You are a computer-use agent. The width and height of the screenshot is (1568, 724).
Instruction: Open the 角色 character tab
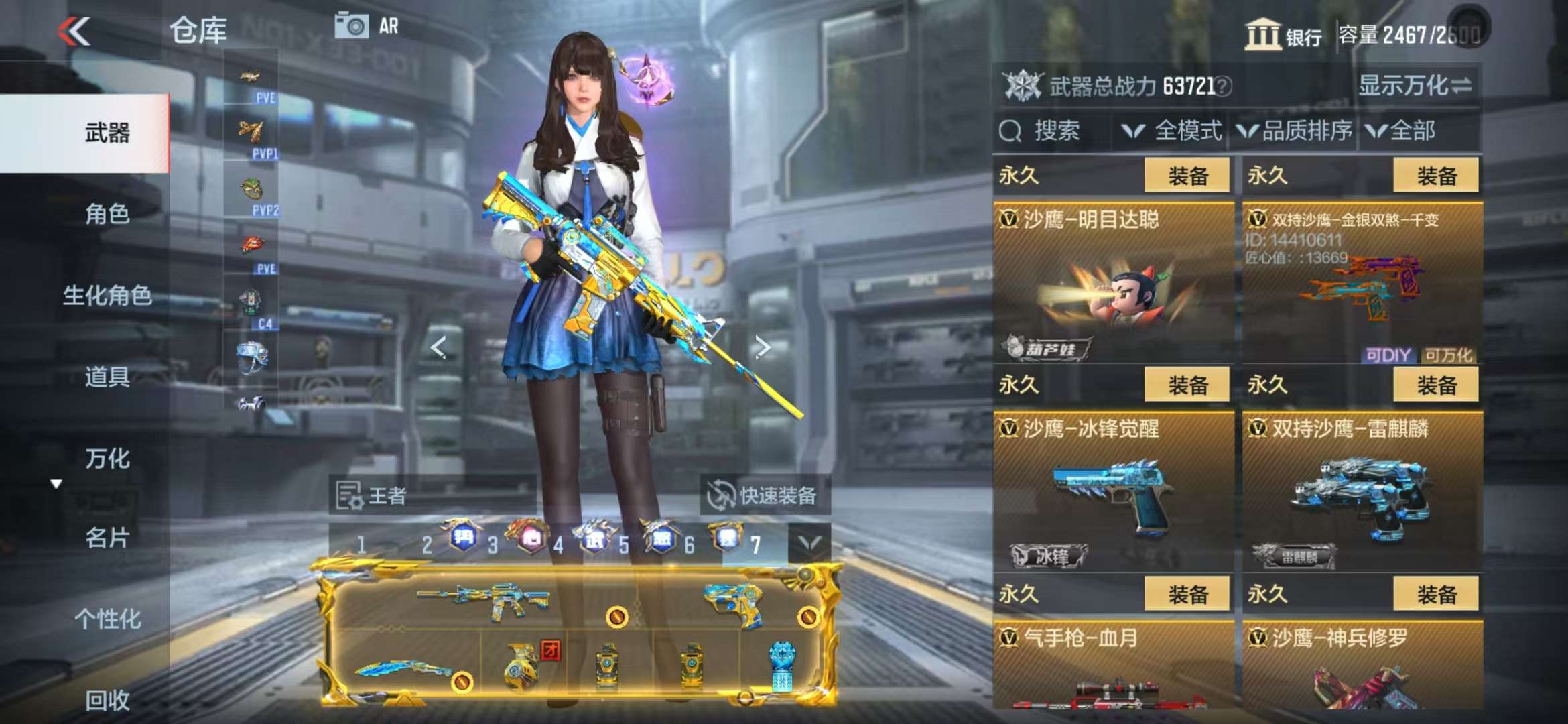pyautogui.click(x=107, y=214)
